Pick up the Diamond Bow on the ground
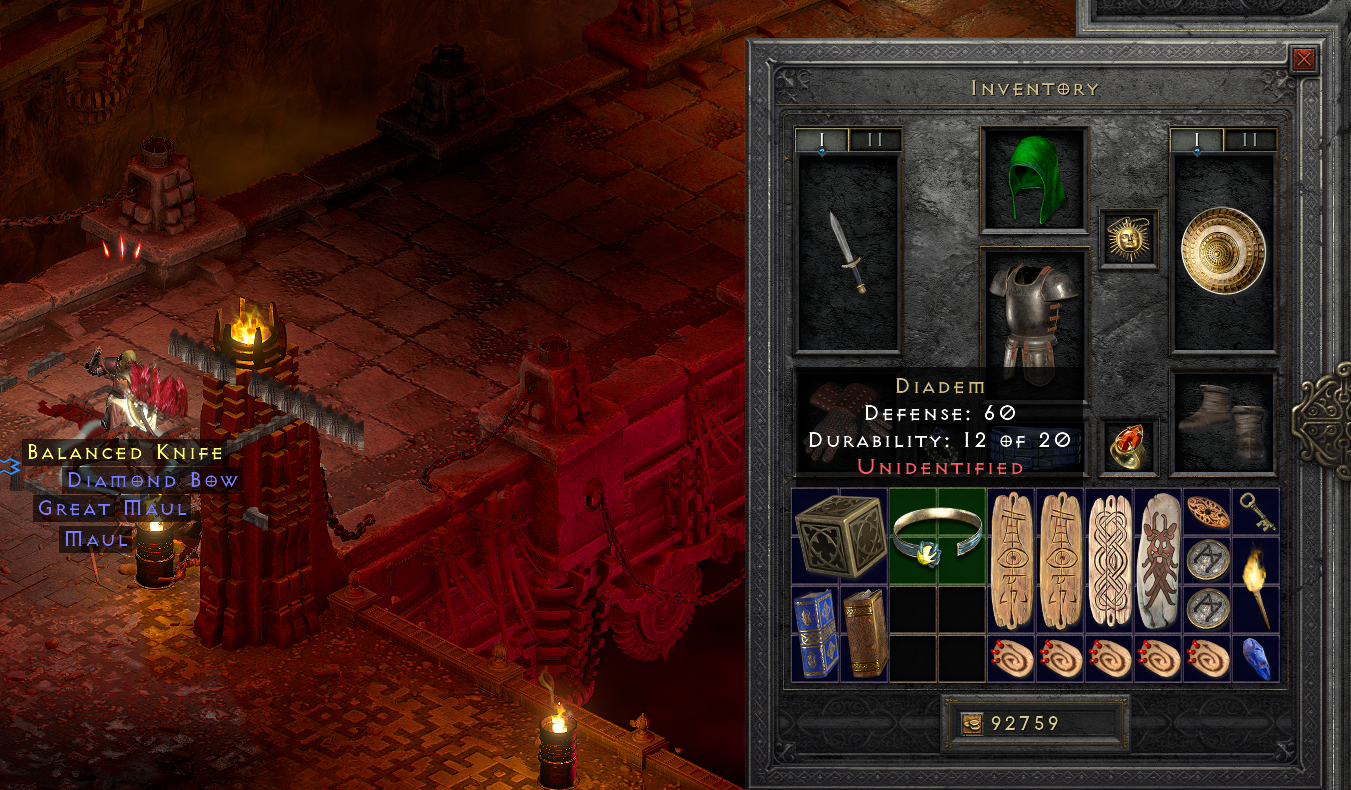The image size is (1351, 790). coord(151,480)
